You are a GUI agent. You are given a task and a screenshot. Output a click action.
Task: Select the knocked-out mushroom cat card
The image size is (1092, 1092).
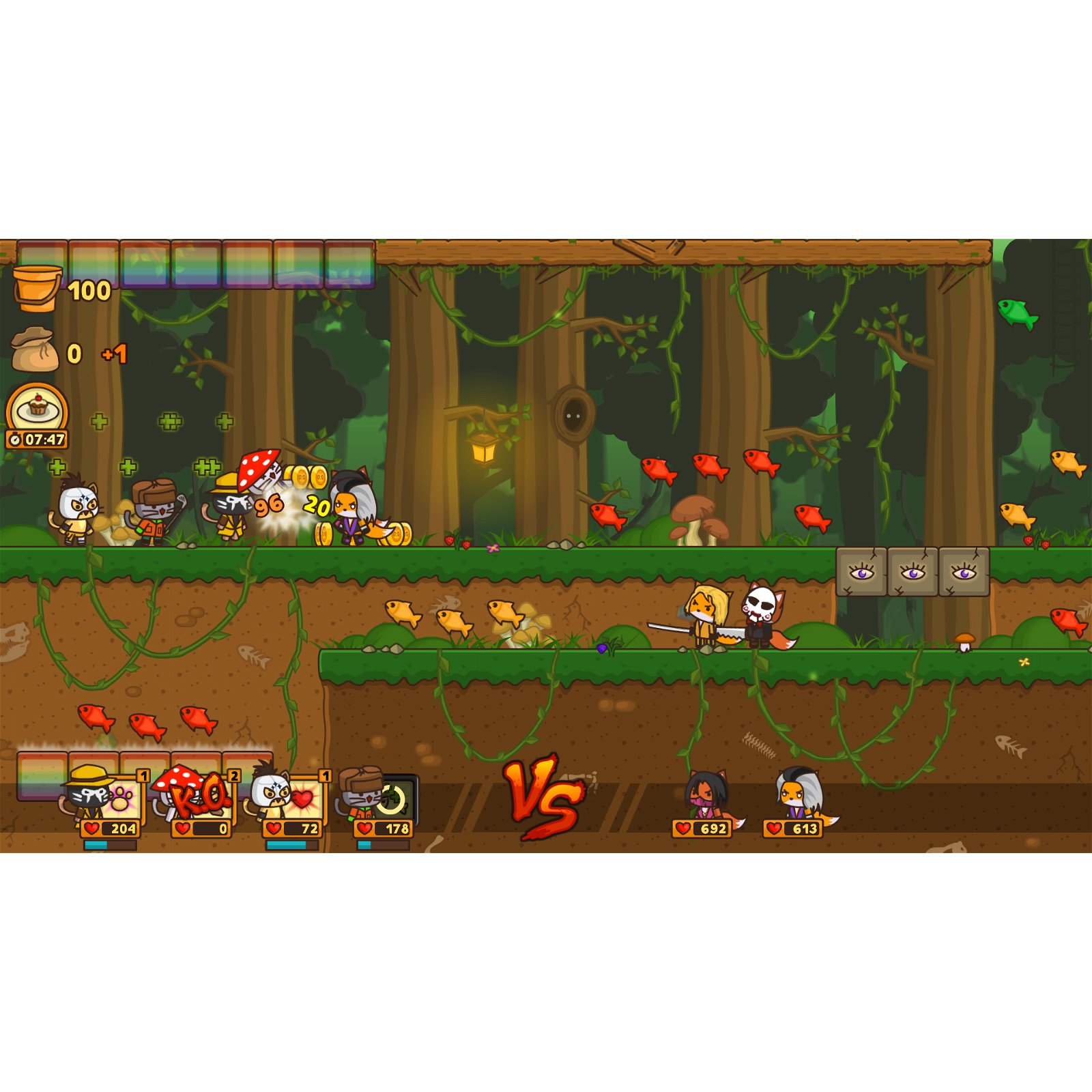(199, 797)
